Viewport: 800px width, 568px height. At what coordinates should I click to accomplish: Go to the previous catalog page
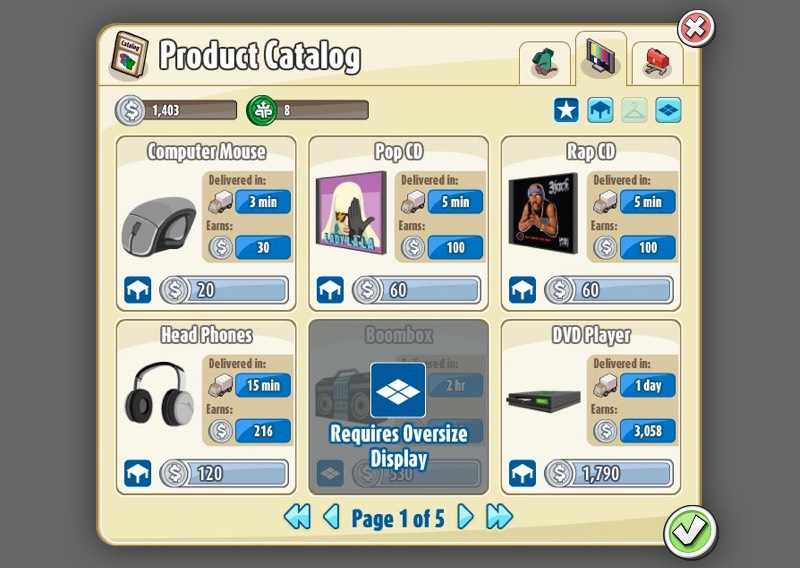(x=331, y=517)
